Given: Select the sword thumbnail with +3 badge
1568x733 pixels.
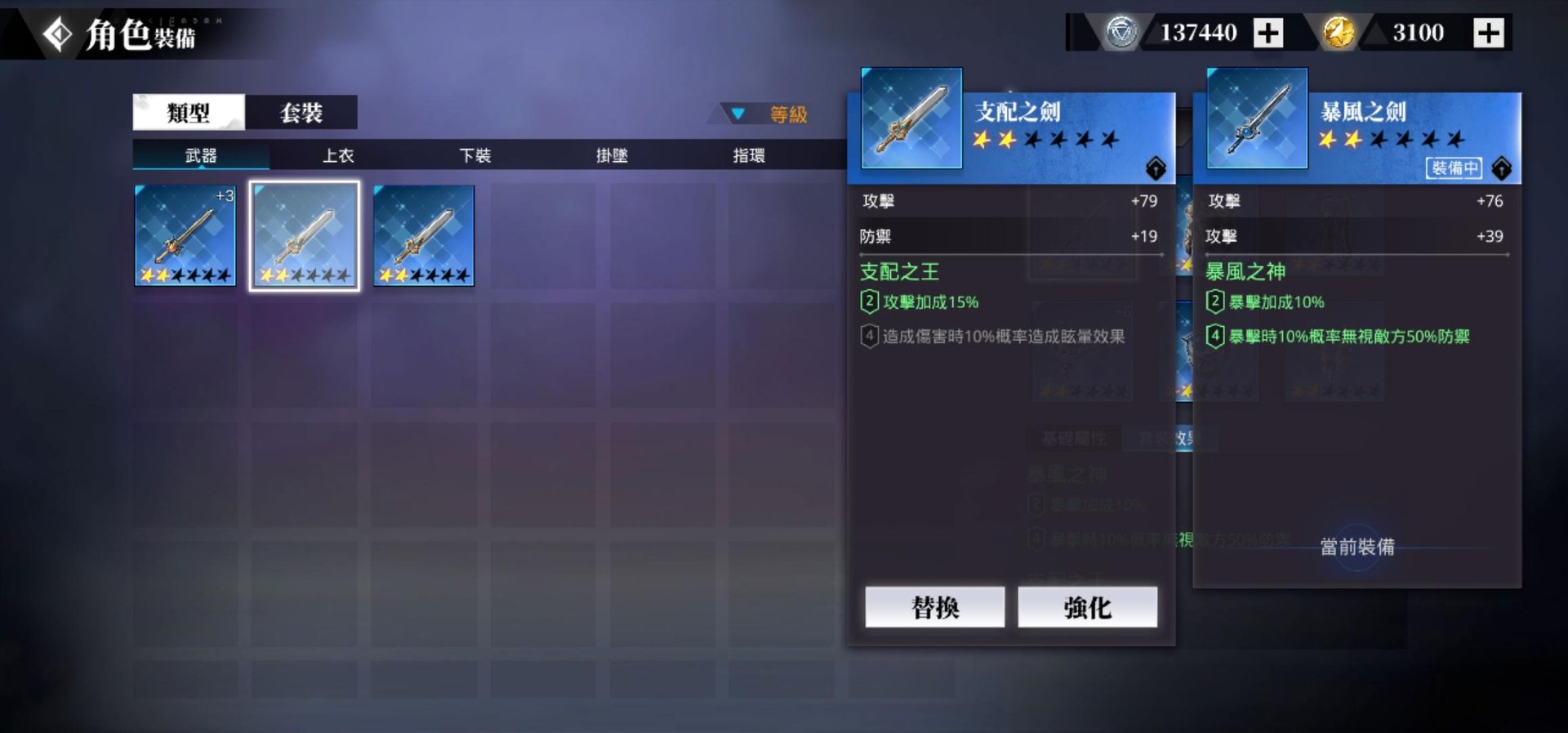Looking at the screenshot, I should [x=185, y=235].
